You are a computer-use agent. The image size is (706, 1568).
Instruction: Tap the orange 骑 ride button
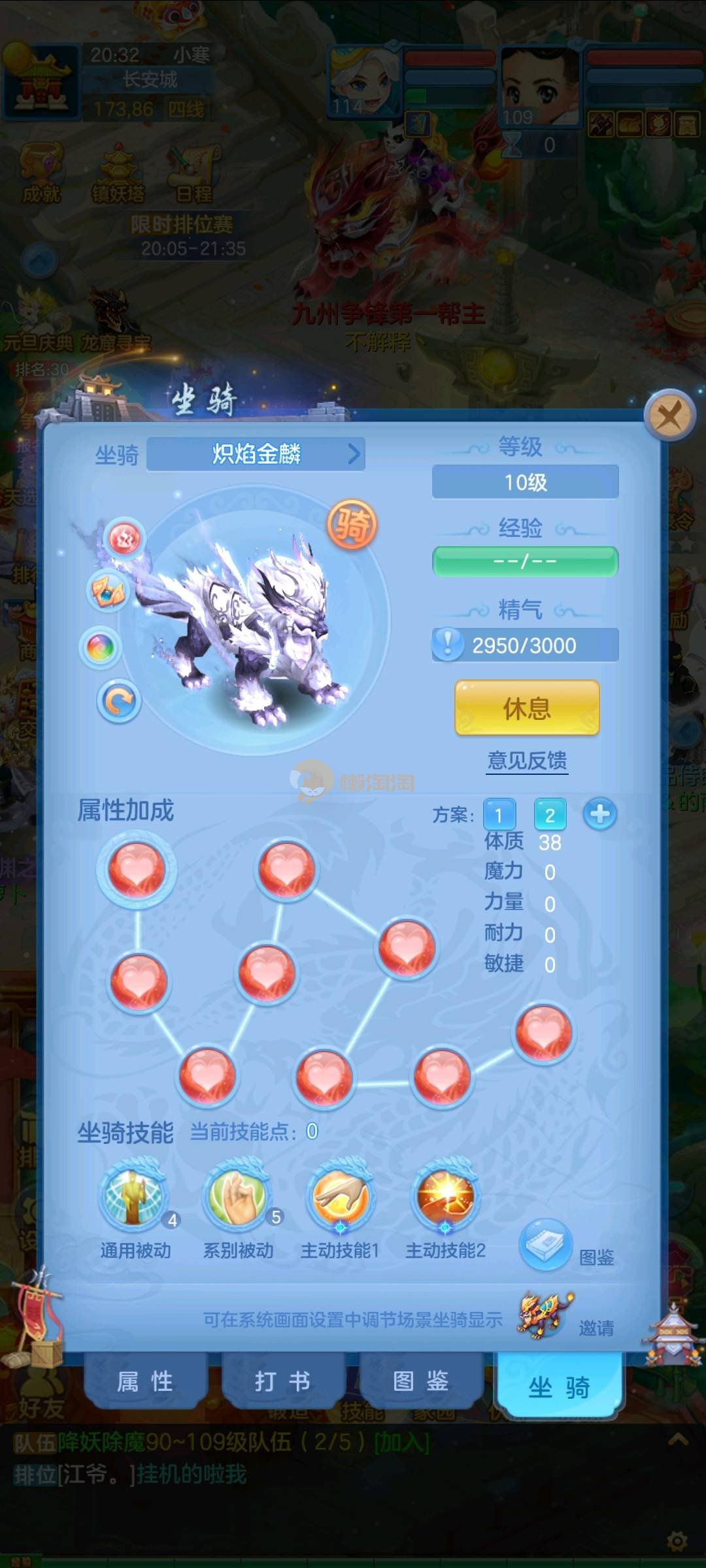coord(352,524)
